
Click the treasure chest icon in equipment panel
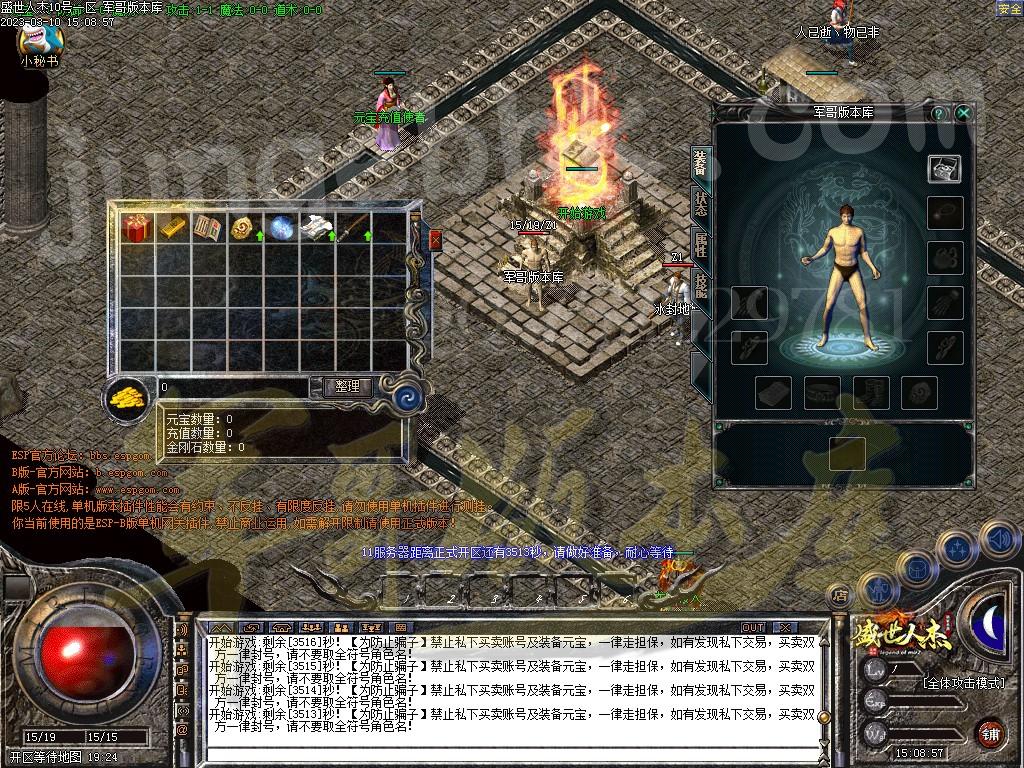click(944, 169)
